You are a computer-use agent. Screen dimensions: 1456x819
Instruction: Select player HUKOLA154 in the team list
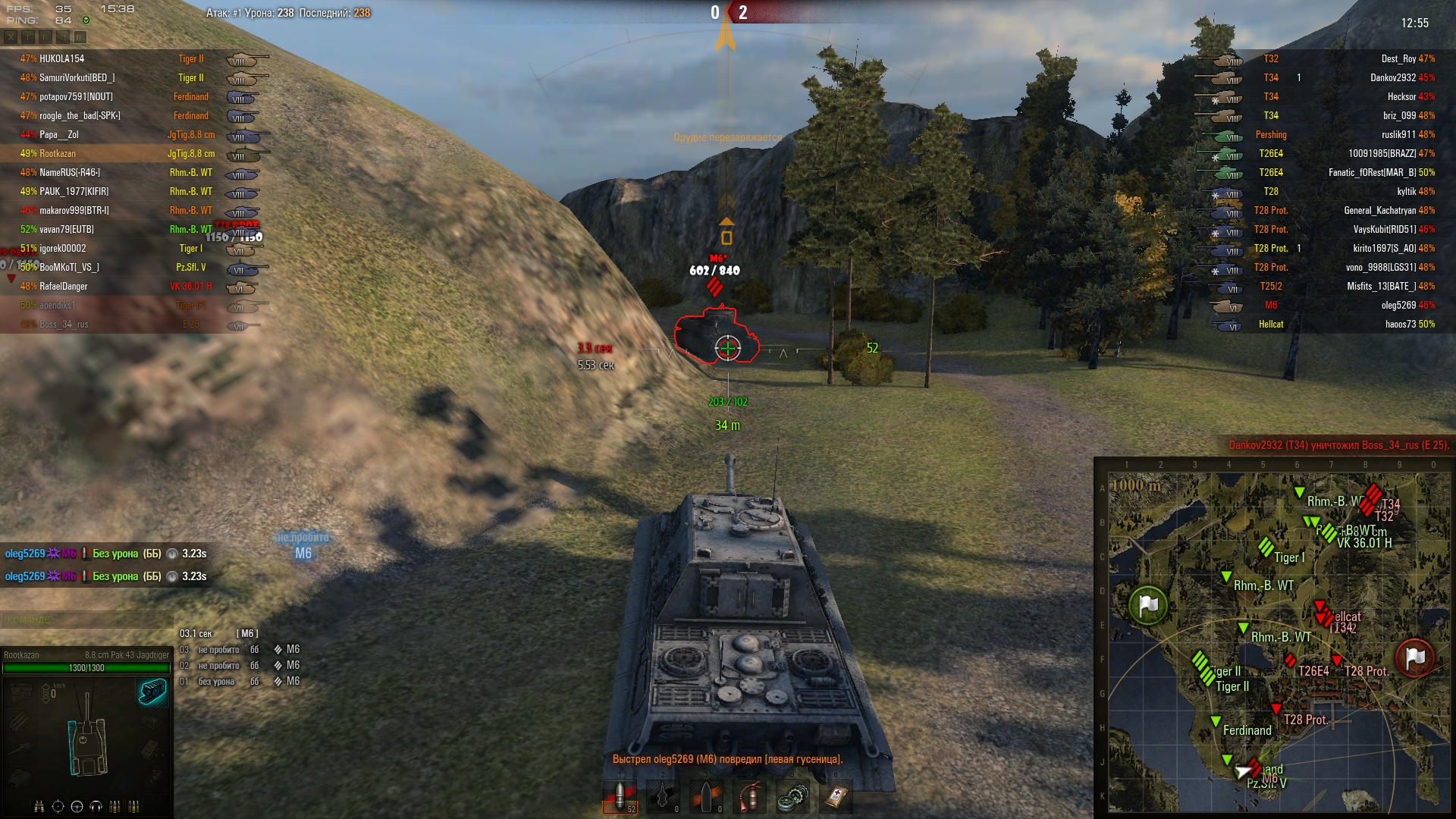62,59
